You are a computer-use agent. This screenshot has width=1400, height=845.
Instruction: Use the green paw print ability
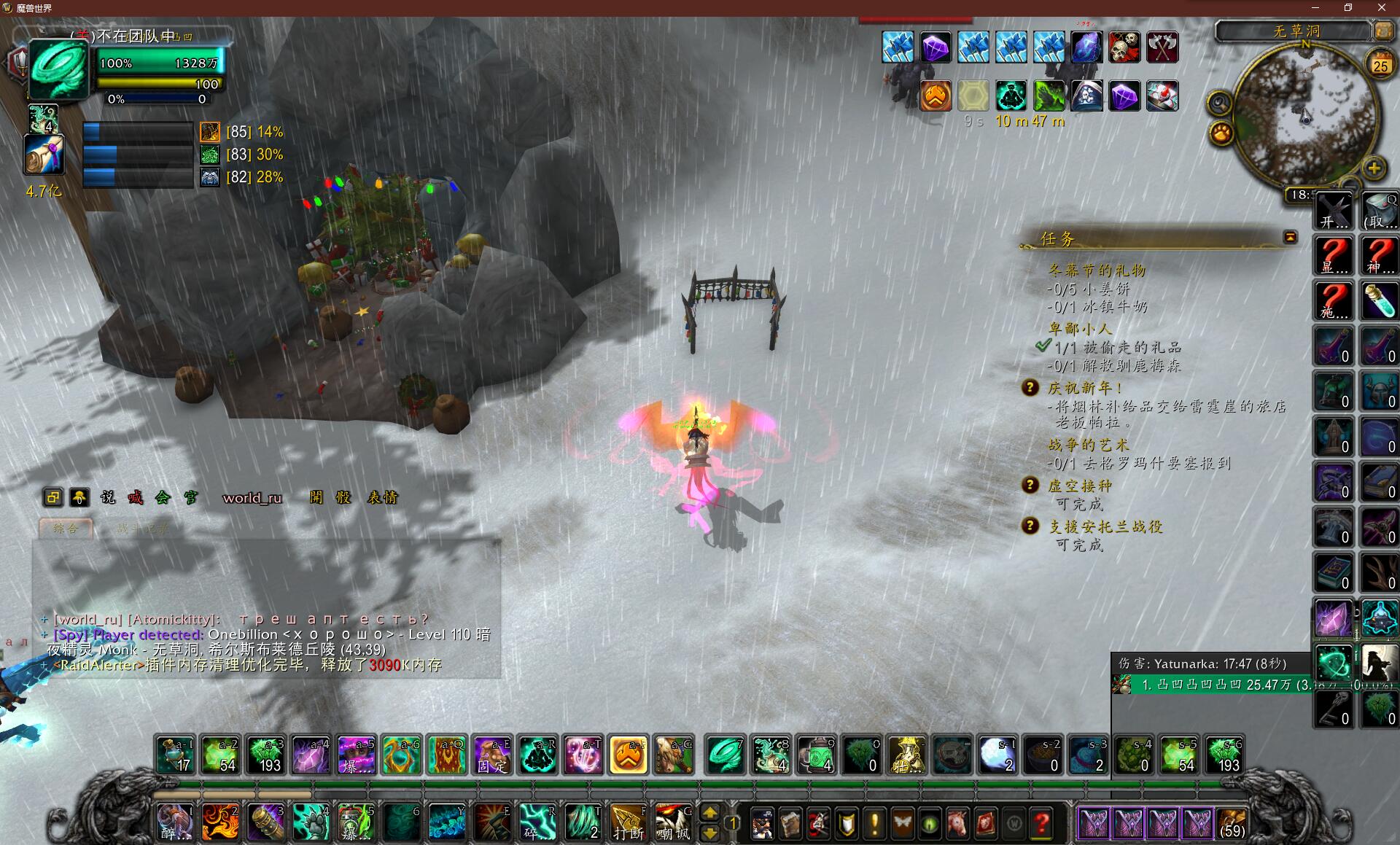pyautogui.click(x=311, y=822)
